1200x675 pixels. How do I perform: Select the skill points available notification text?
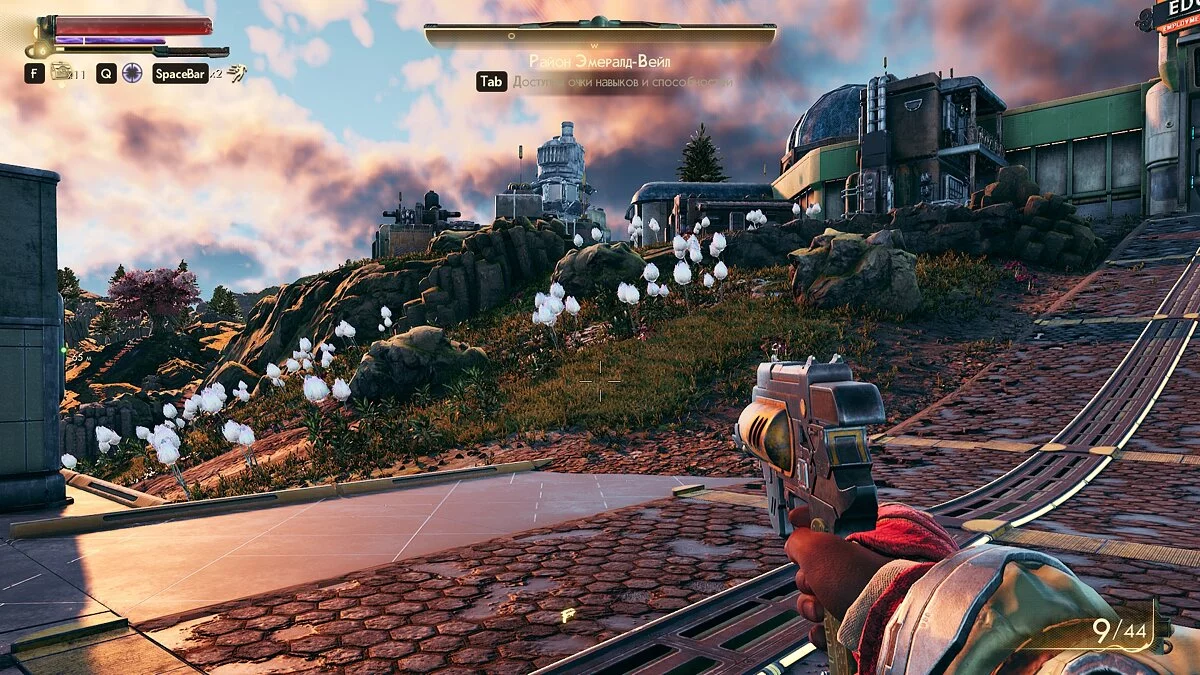coord(622,82)
